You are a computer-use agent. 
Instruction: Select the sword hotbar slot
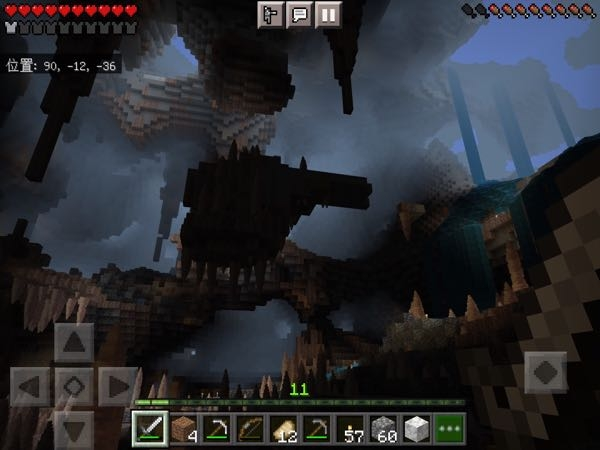tap(150, 427)
